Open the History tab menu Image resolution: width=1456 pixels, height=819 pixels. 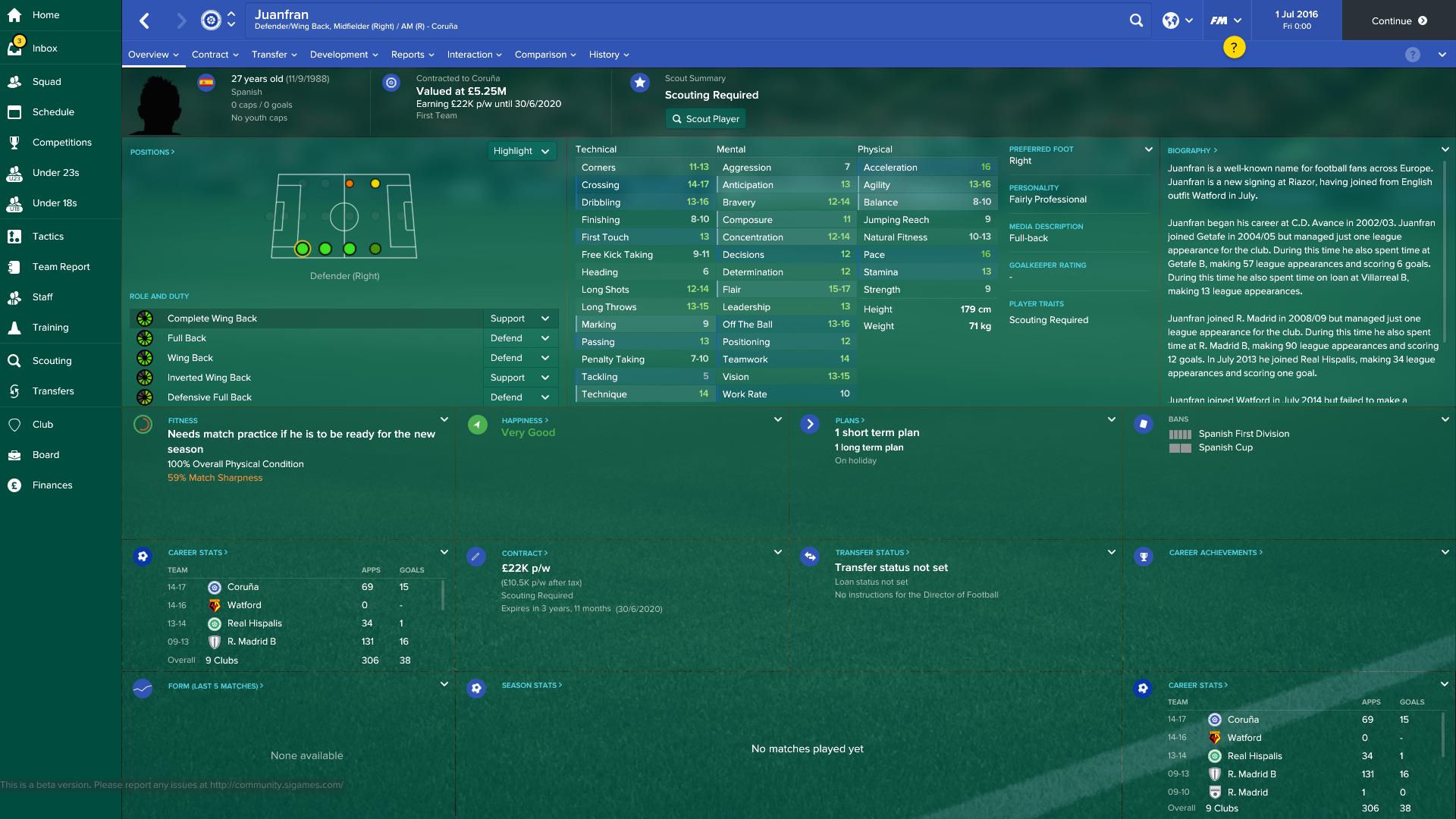608,54
